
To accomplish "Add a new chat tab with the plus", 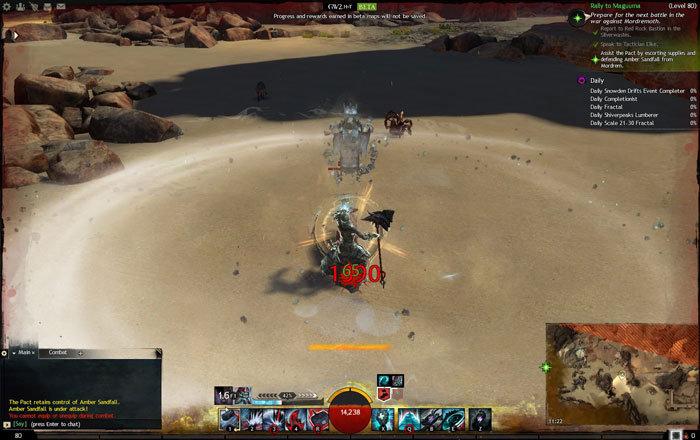I will point(80,352).
